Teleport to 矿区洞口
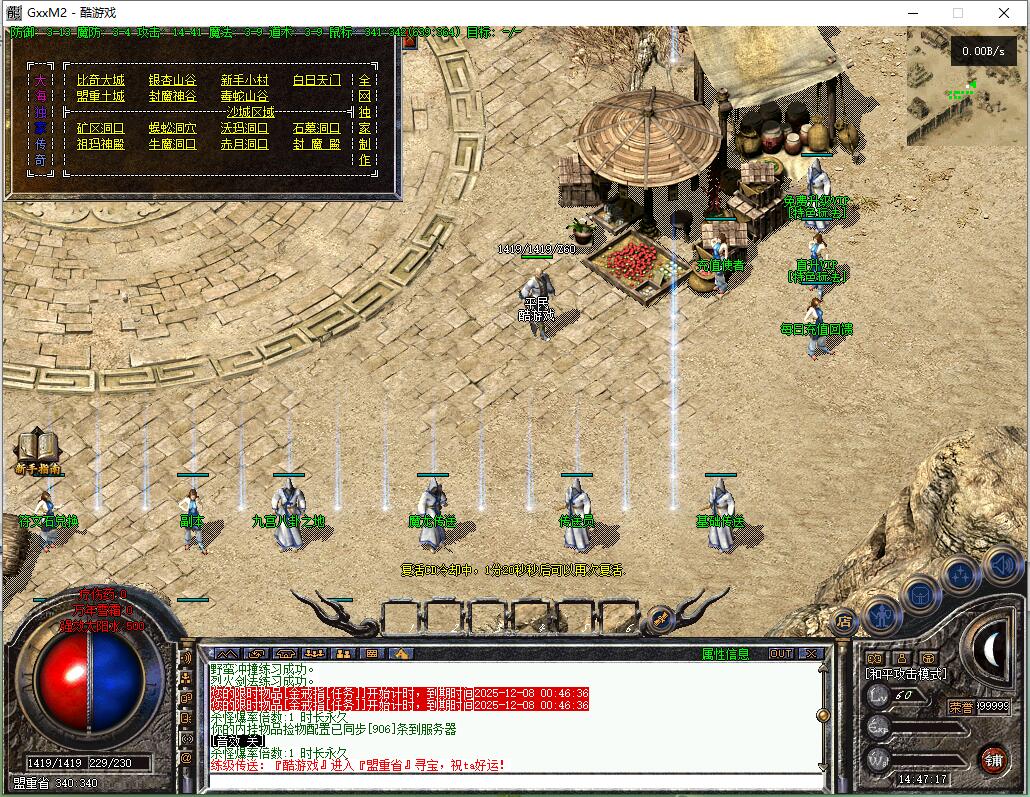Viewport: 1030px width, 797px height. coord(101,128)
